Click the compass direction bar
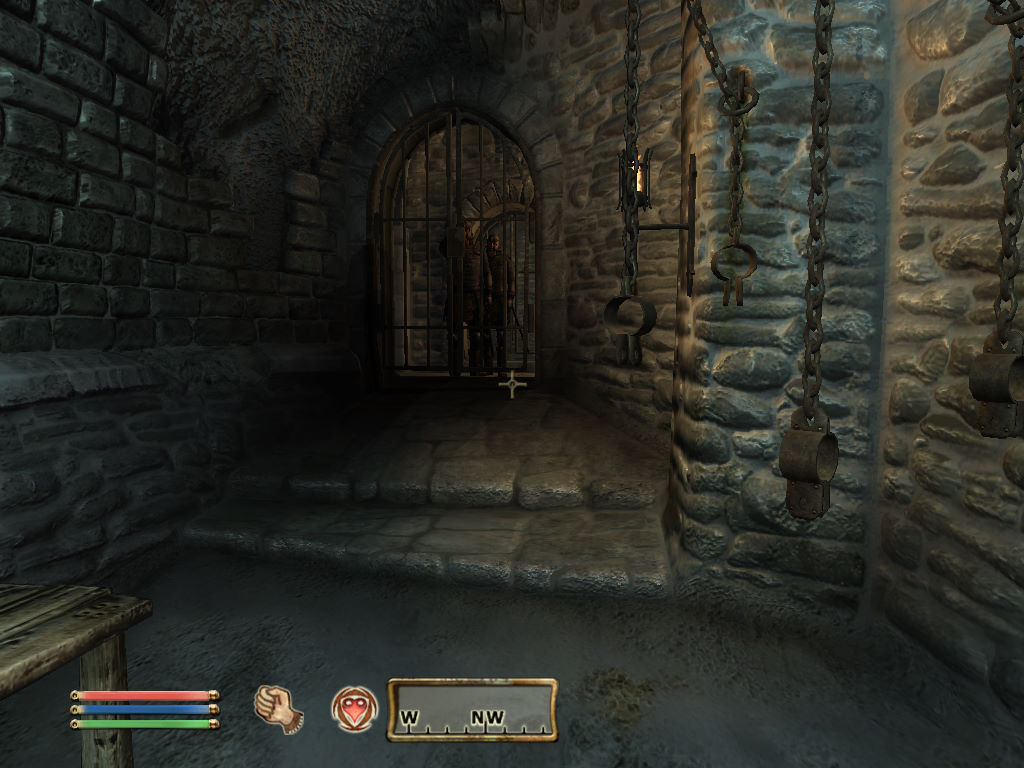The image size is (1024, 768). point(472,709)
